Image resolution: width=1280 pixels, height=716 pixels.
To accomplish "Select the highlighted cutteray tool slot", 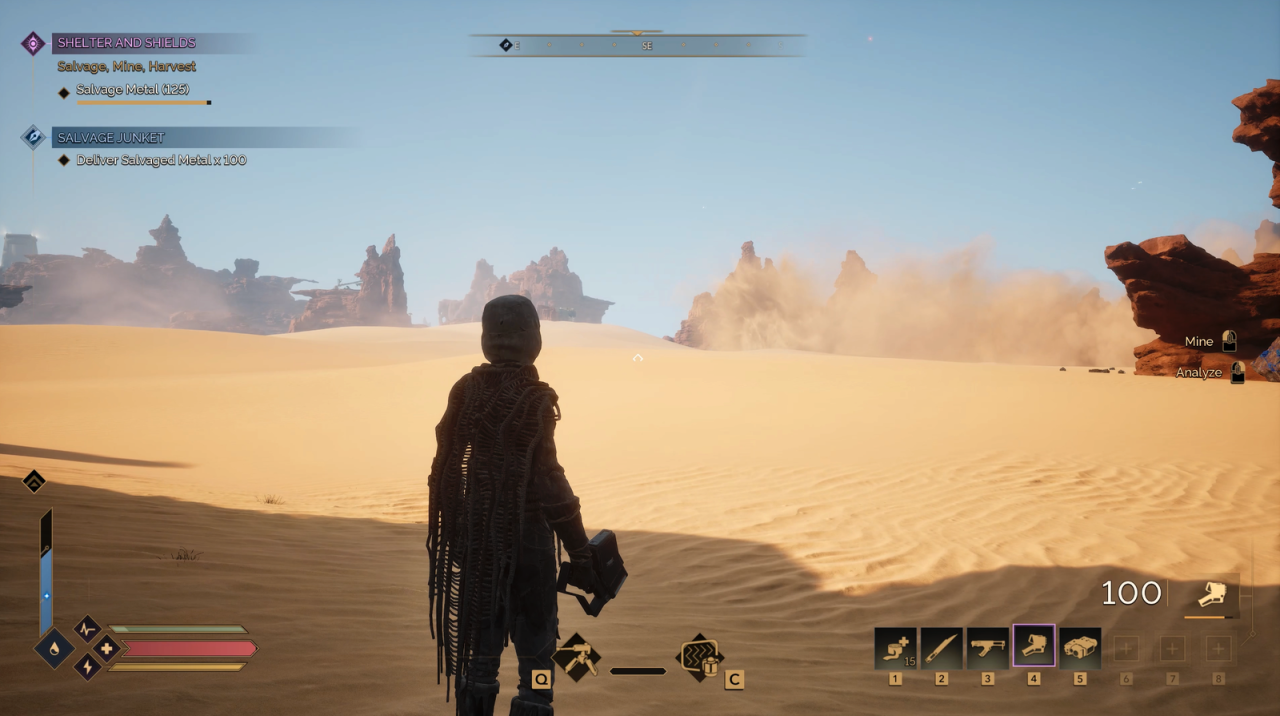I will tap(1033, 647).
